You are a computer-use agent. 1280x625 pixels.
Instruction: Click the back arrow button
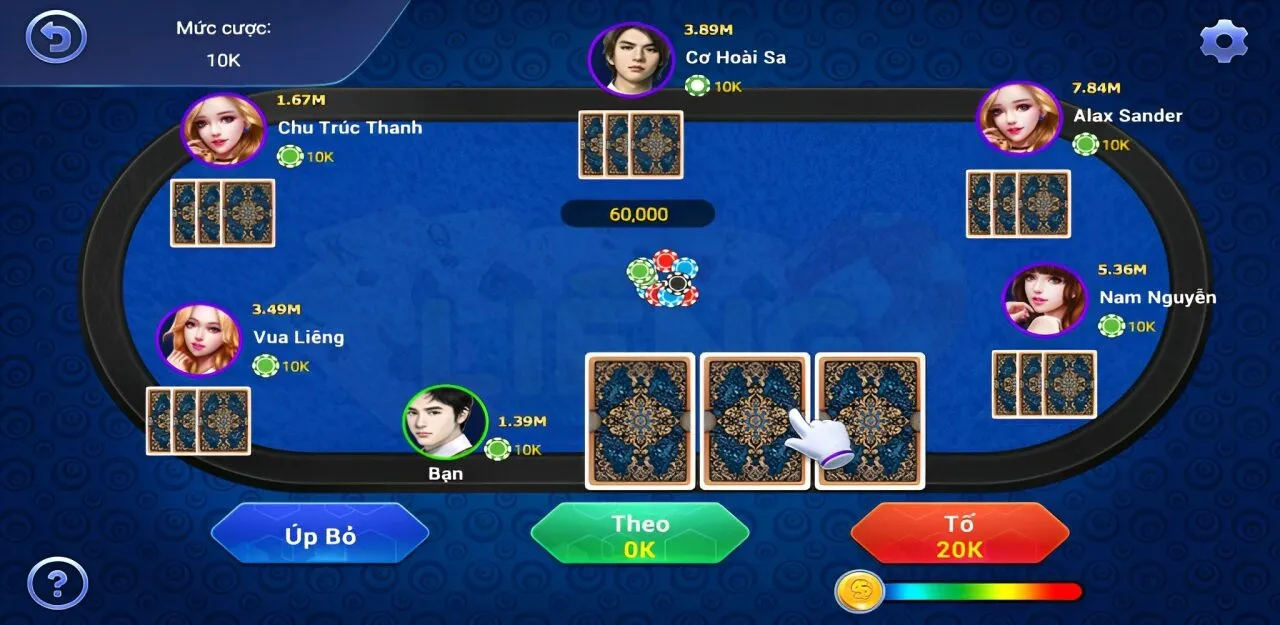click(56, 38)
